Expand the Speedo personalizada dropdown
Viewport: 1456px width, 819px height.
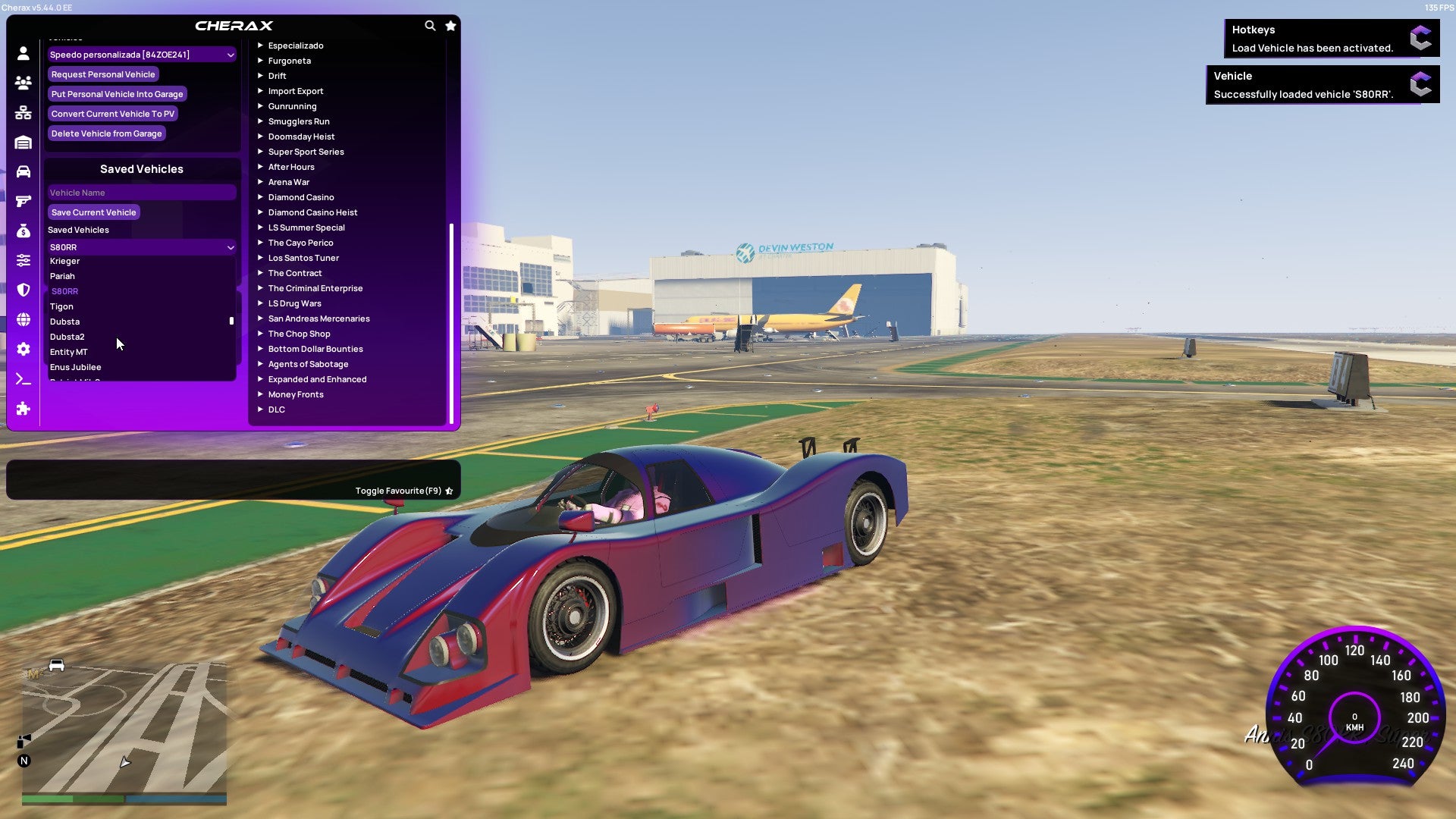pos(141,55)
